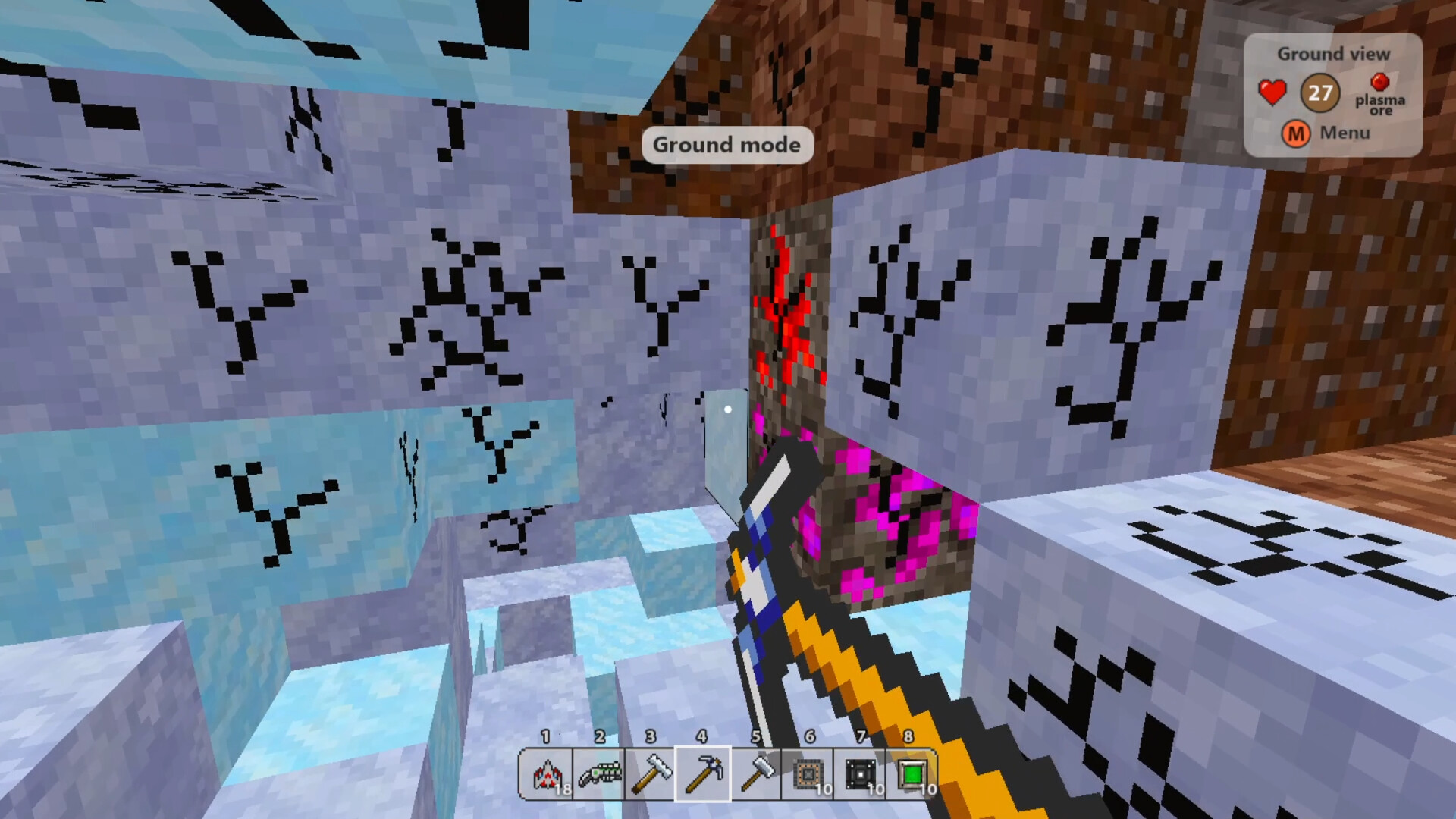Image resolution: width=1456 pixels, height=819 pixels.
Task: Select the green panel block in slot 8
Action: pyautogui.click(x=910, y=773)
